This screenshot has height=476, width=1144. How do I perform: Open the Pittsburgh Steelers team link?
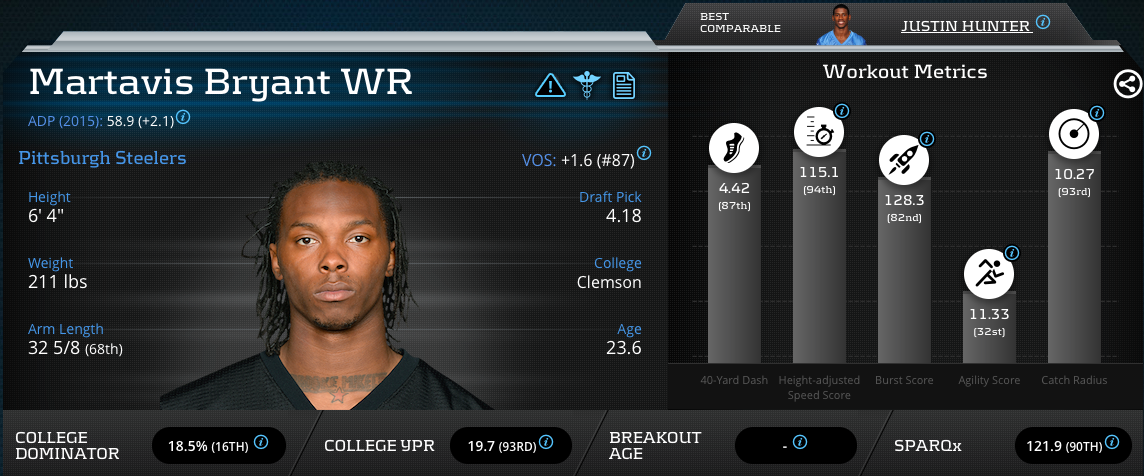click(x=102, y=158)
